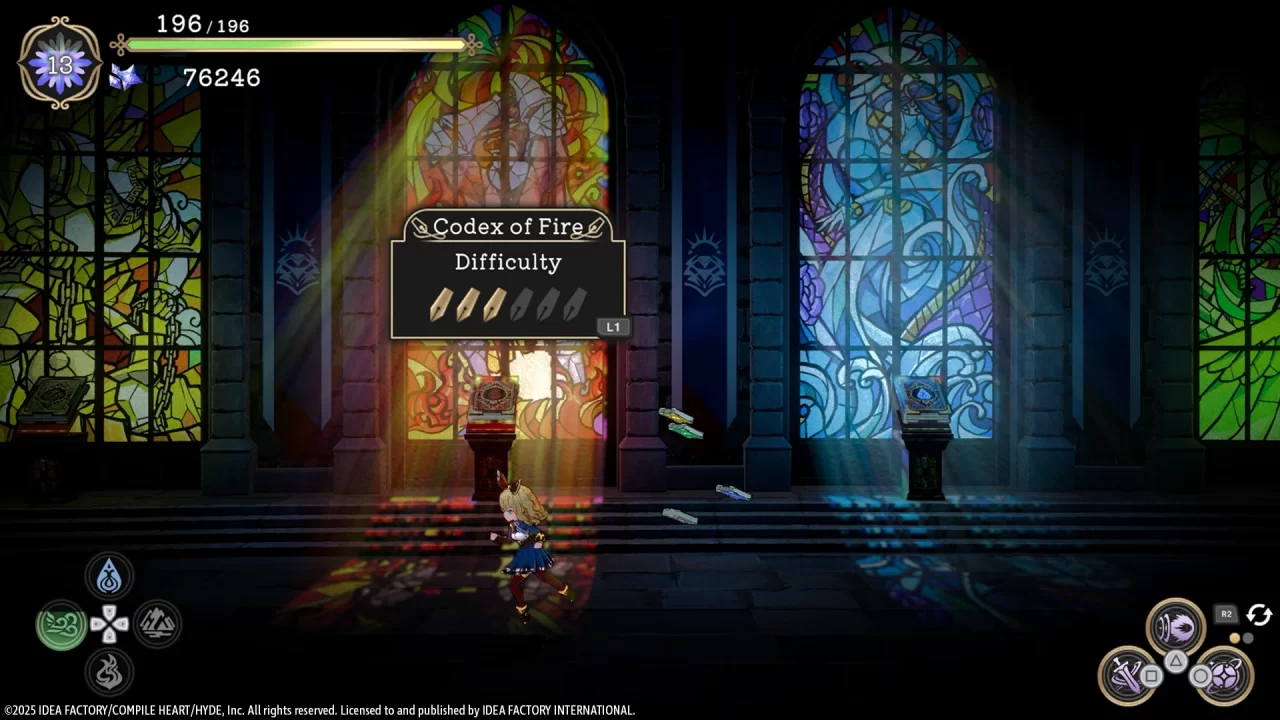This screenshot has width=1280, height=720.
Task: Toggle the R2 skill-set swap arrows
Action: (1258, 614)
